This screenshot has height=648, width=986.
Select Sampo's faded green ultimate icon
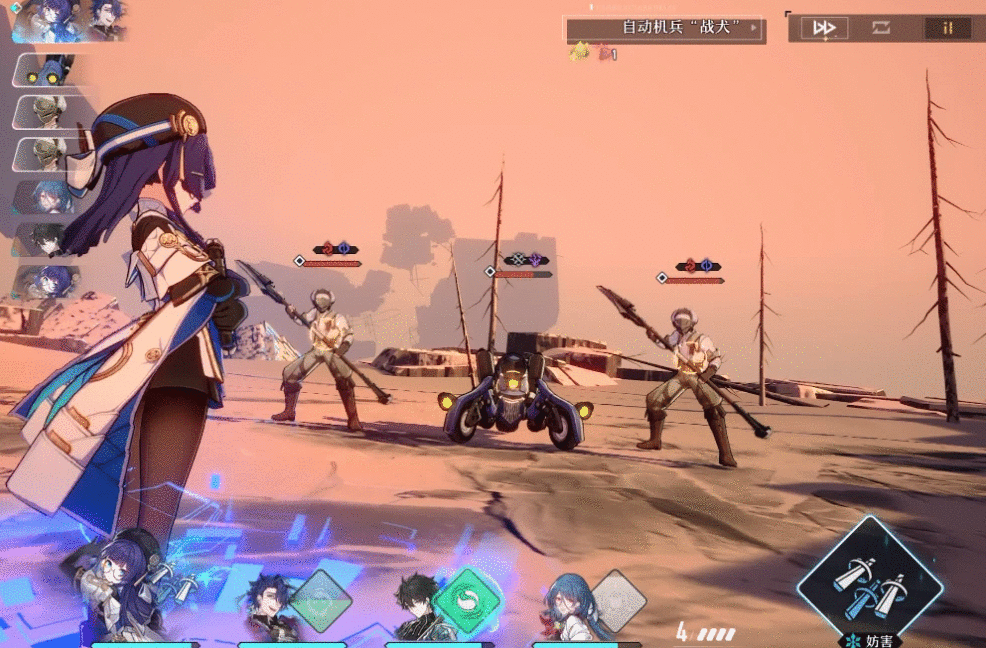pos(321,601)
